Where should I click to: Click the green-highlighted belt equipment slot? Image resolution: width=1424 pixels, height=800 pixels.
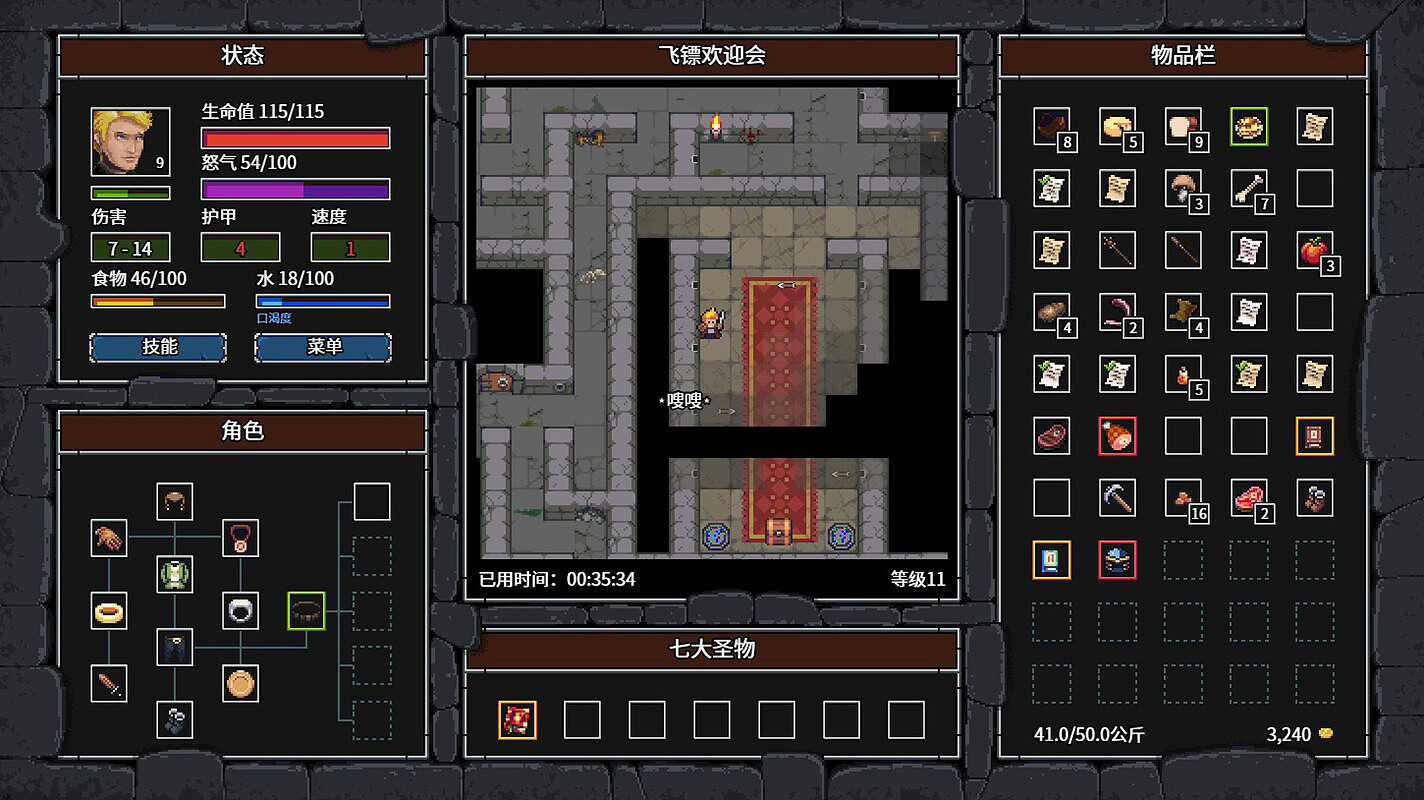[304, 612]
